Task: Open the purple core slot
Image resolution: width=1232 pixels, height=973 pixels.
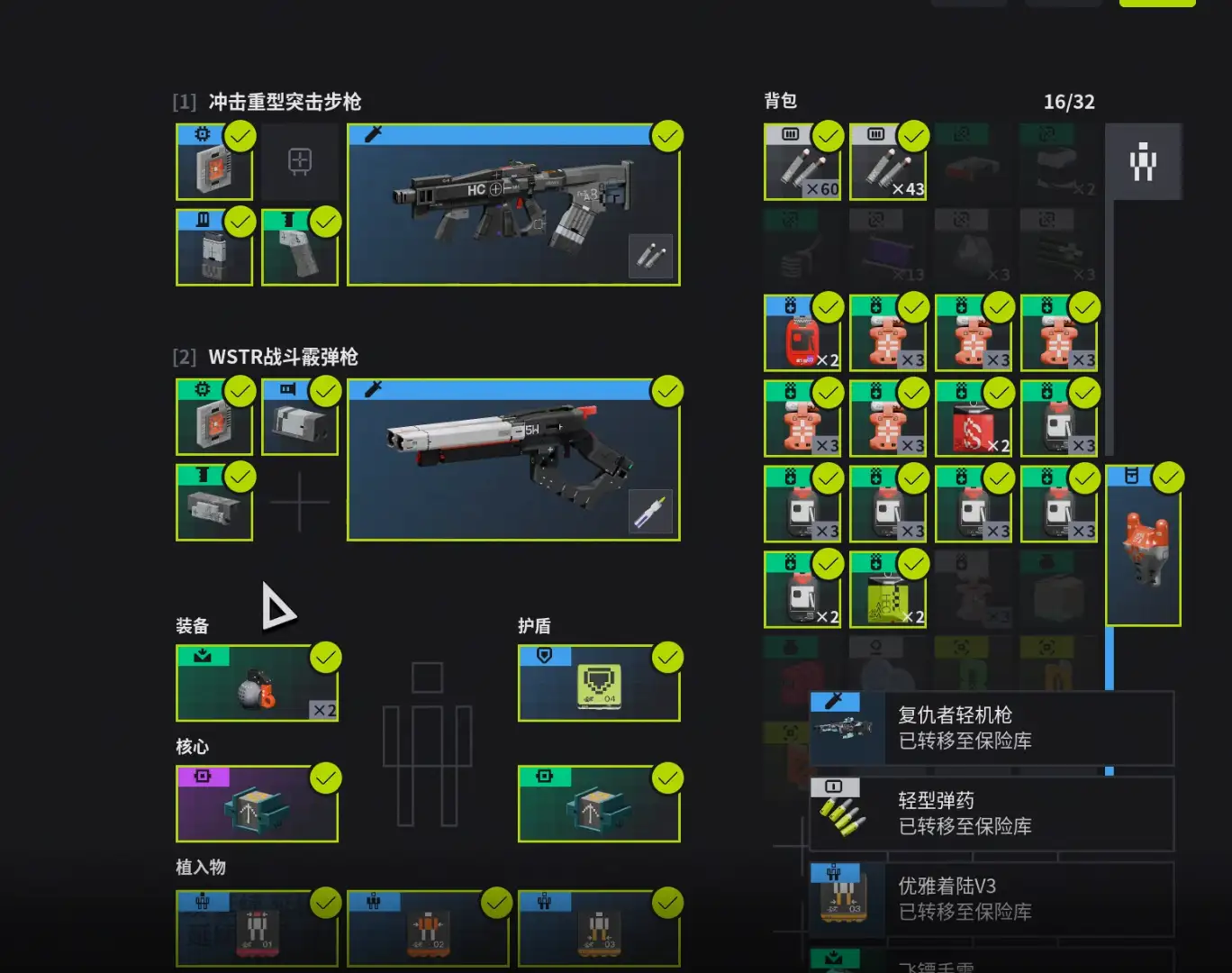Action: click(x=257, y=805)
